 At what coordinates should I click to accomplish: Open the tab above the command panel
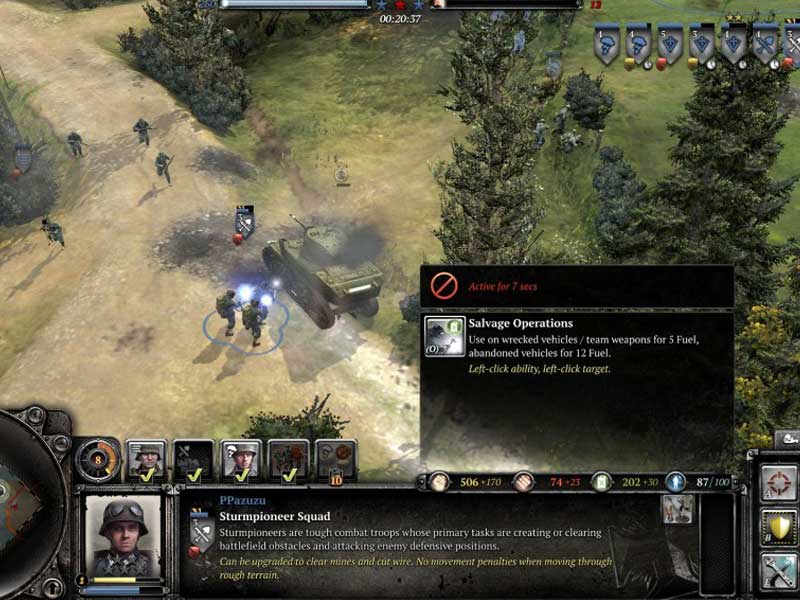786,439
